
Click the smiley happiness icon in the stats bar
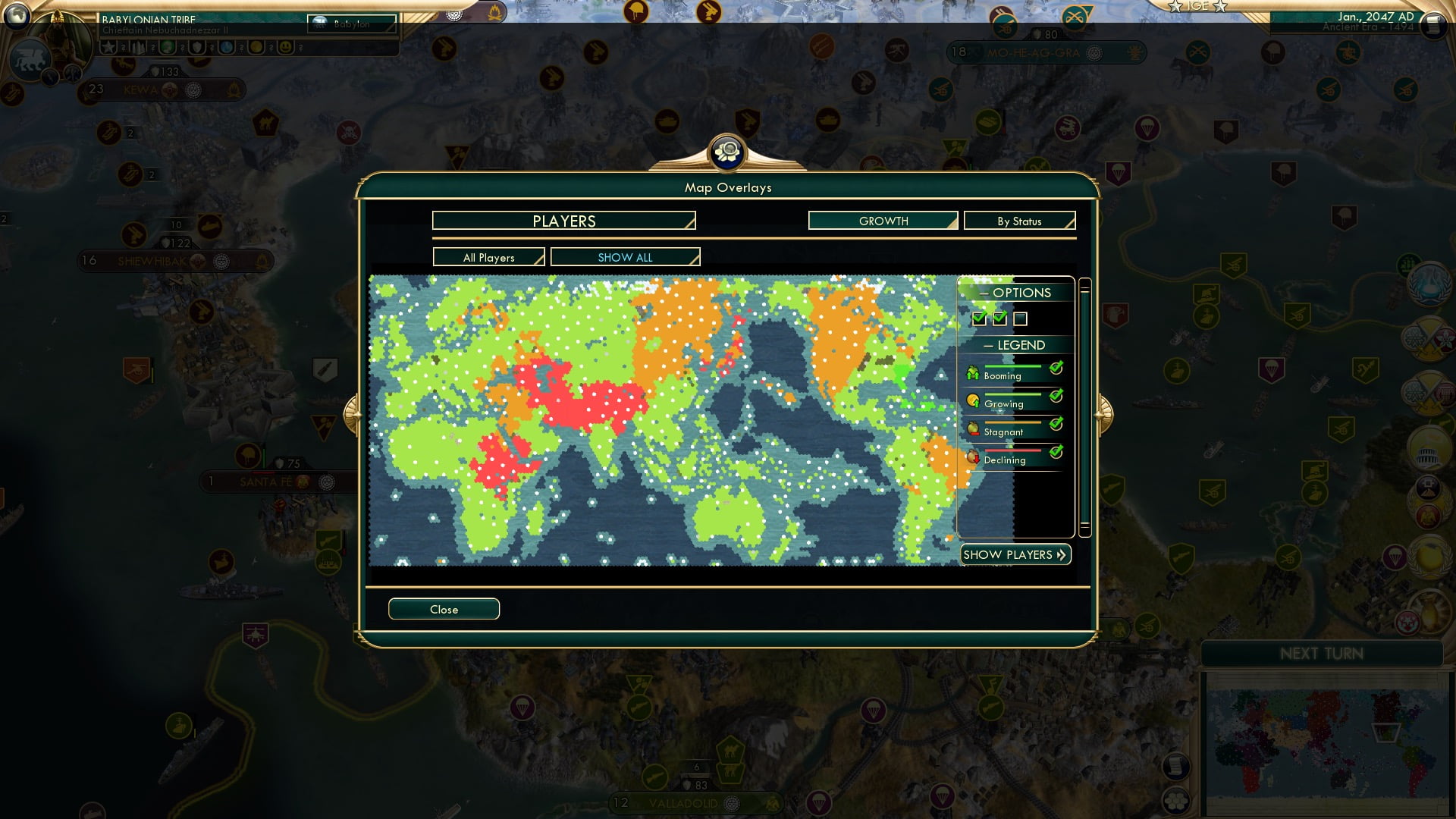click(284, 47)
